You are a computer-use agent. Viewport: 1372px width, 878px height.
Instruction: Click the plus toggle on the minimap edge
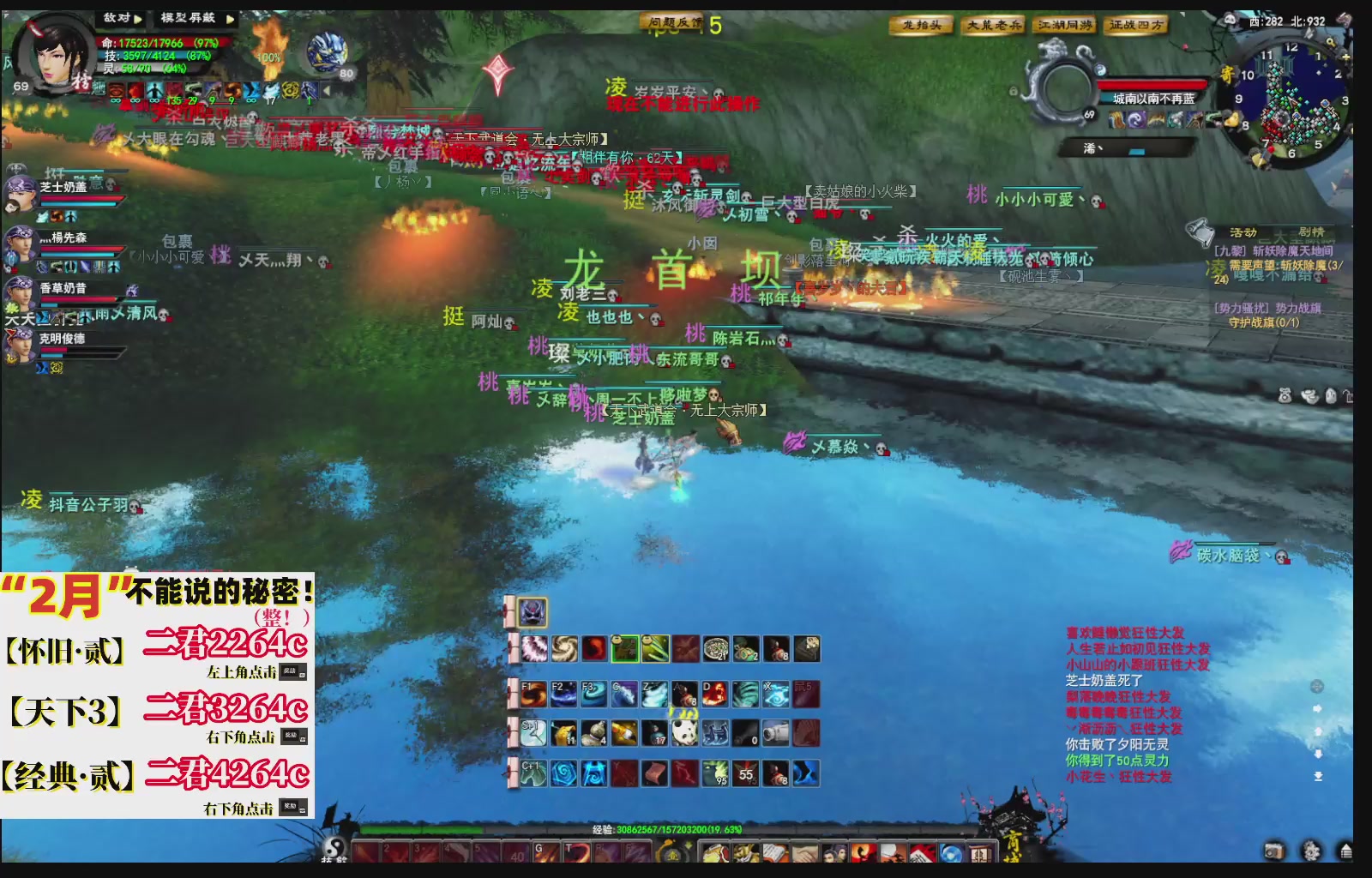[x=1345, y=57]
